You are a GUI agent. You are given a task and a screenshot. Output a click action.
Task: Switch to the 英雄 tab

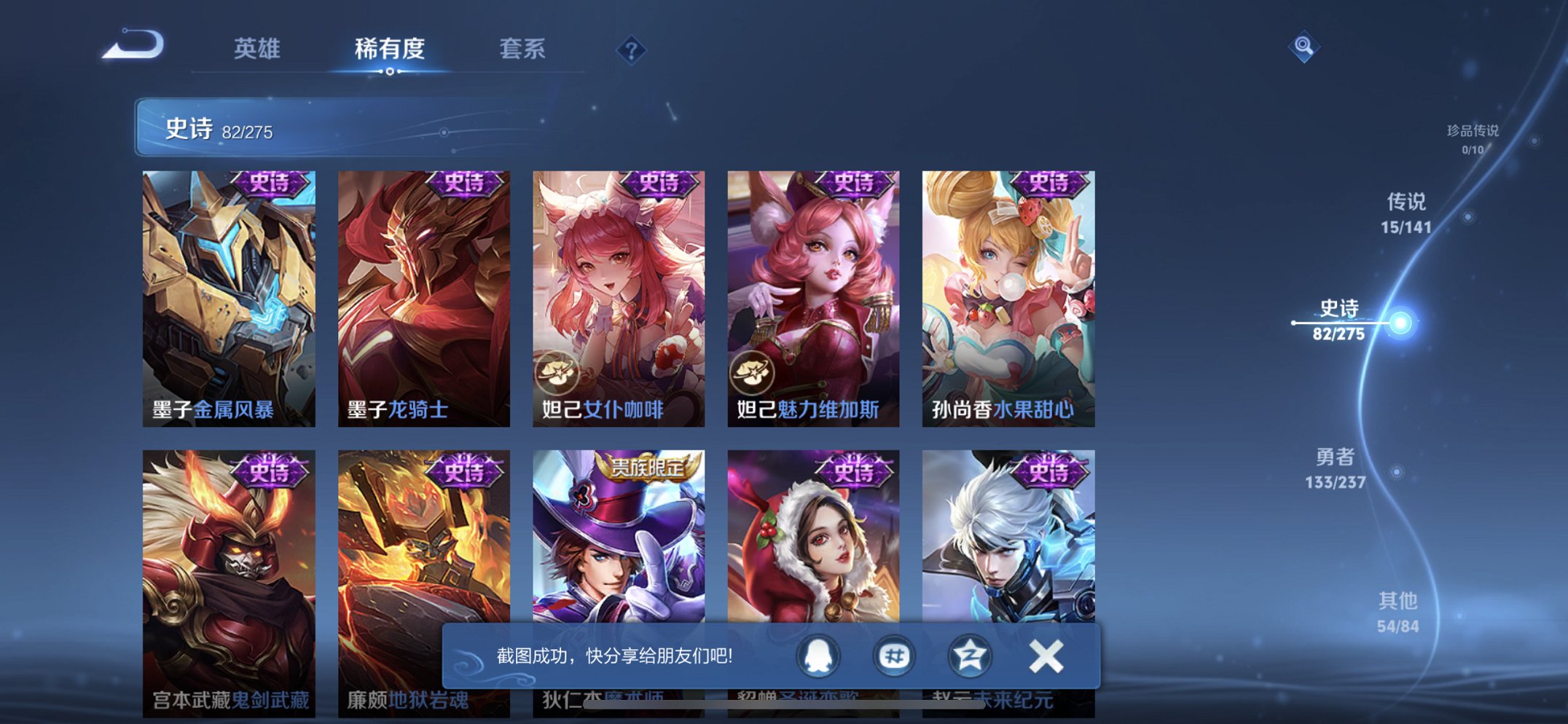pos(259,50)
